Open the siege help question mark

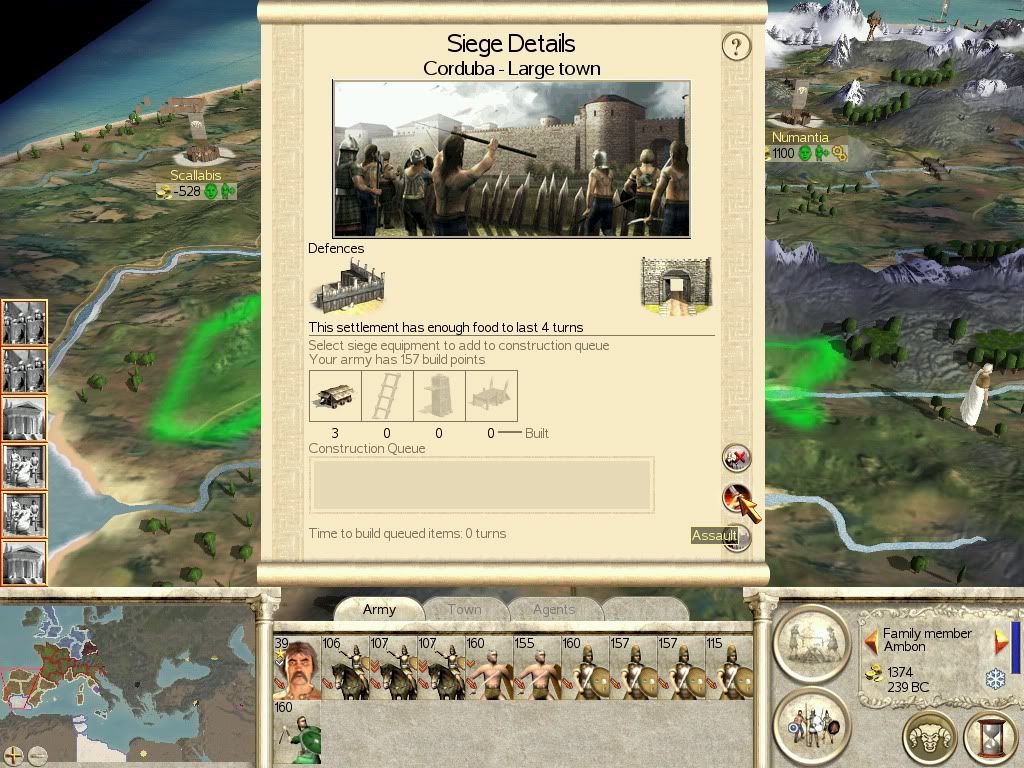click(x=736, y=46)
